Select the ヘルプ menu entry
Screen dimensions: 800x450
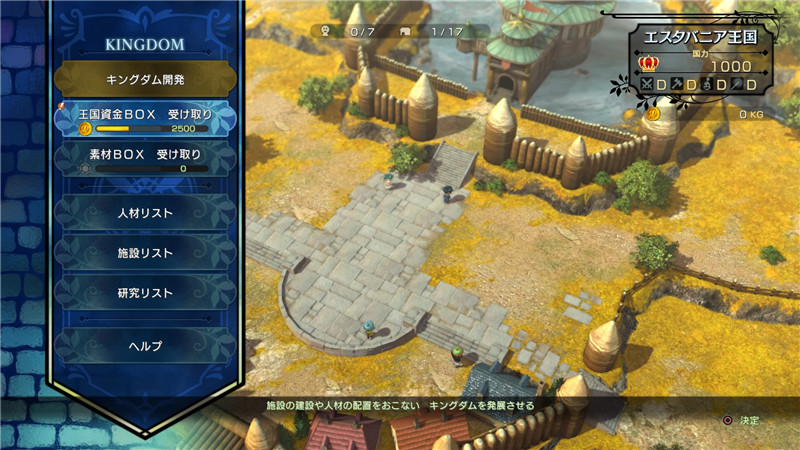point(145,345)
